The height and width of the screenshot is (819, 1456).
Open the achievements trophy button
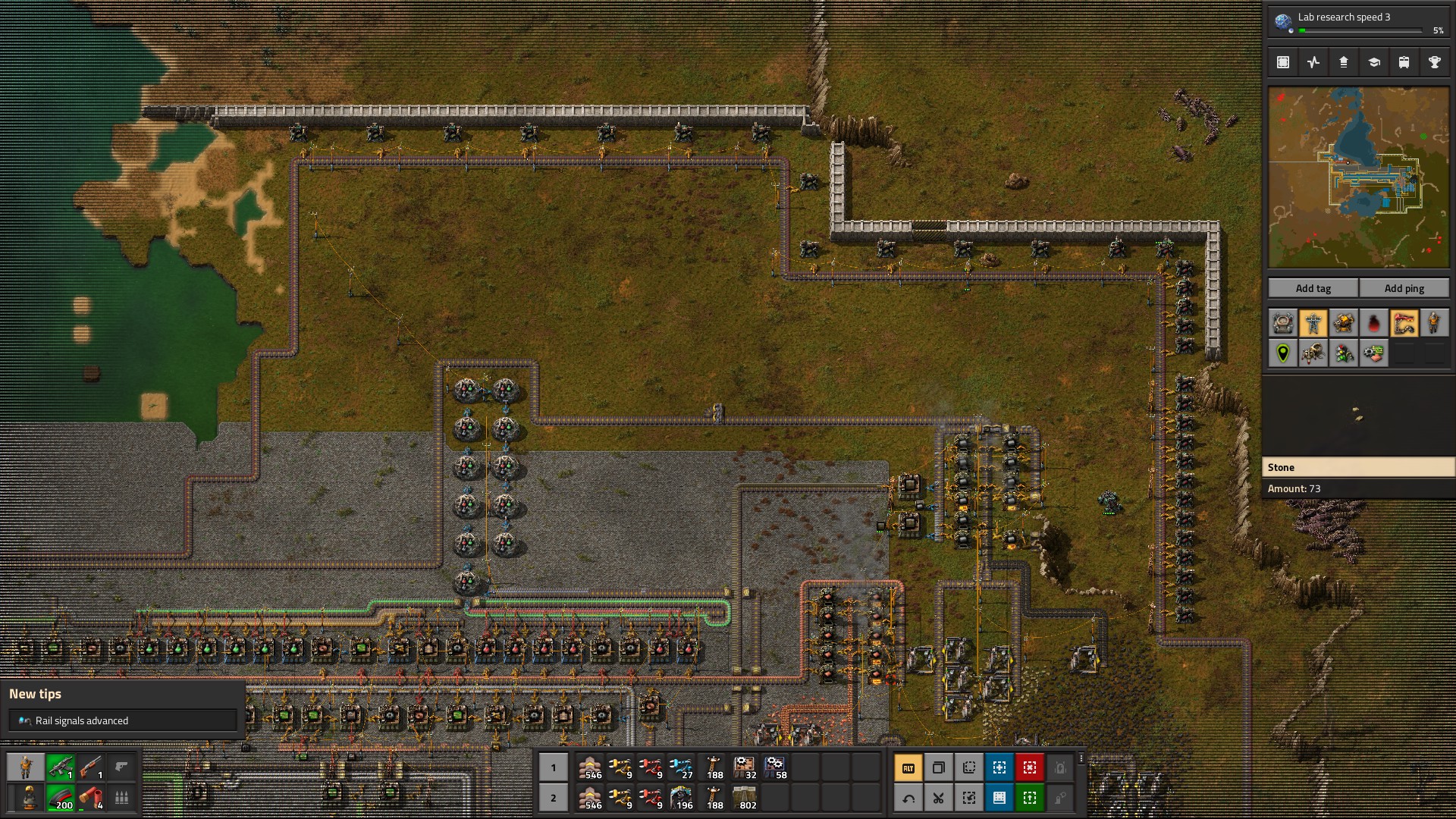pyautogui.click(x=1434, y=63)
